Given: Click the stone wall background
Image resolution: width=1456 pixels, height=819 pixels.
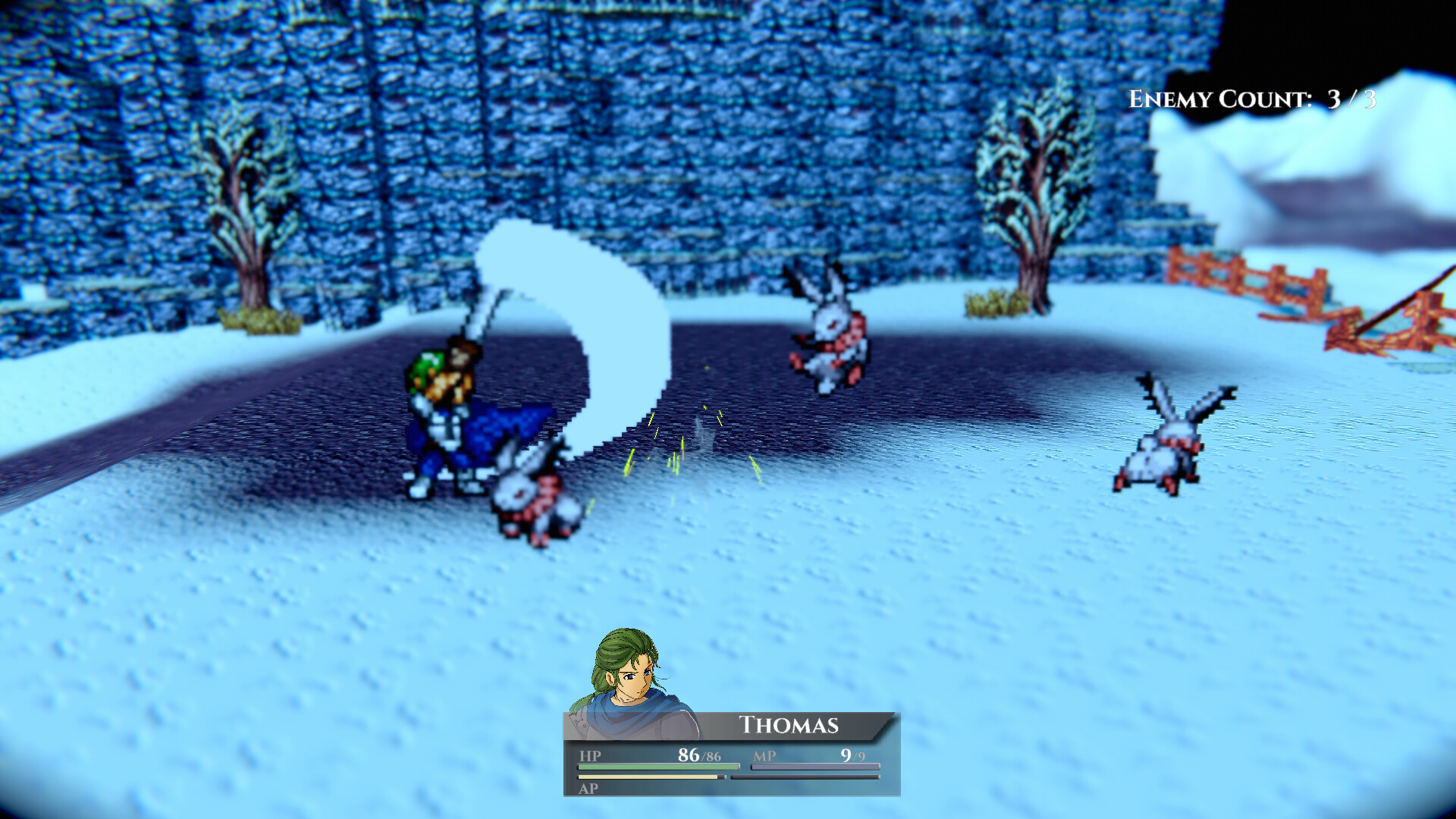Looking at the screenshot, I should (x=682, y=114).
